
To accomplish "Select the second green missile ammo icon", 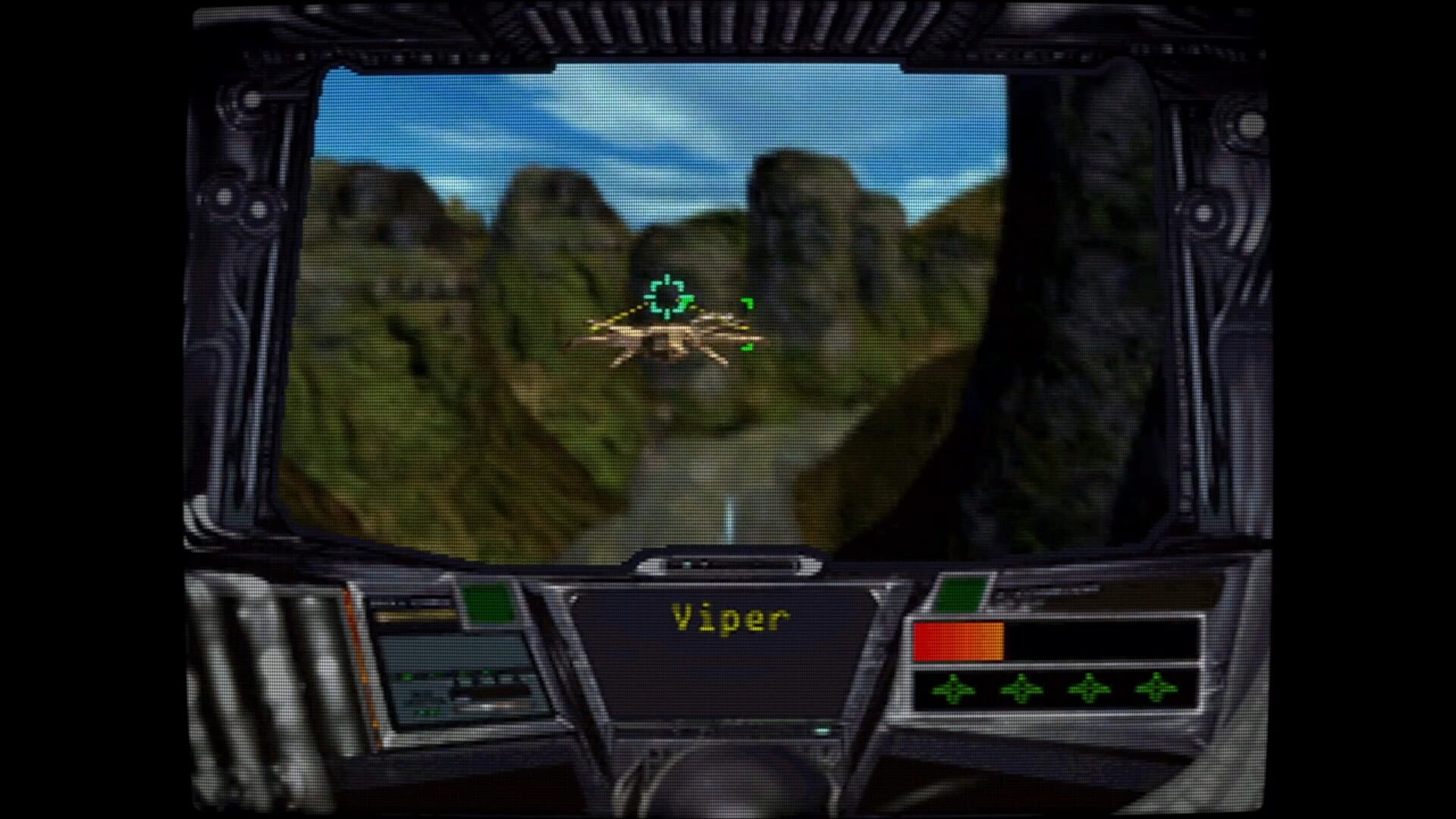I will (x=1021, y=691).
